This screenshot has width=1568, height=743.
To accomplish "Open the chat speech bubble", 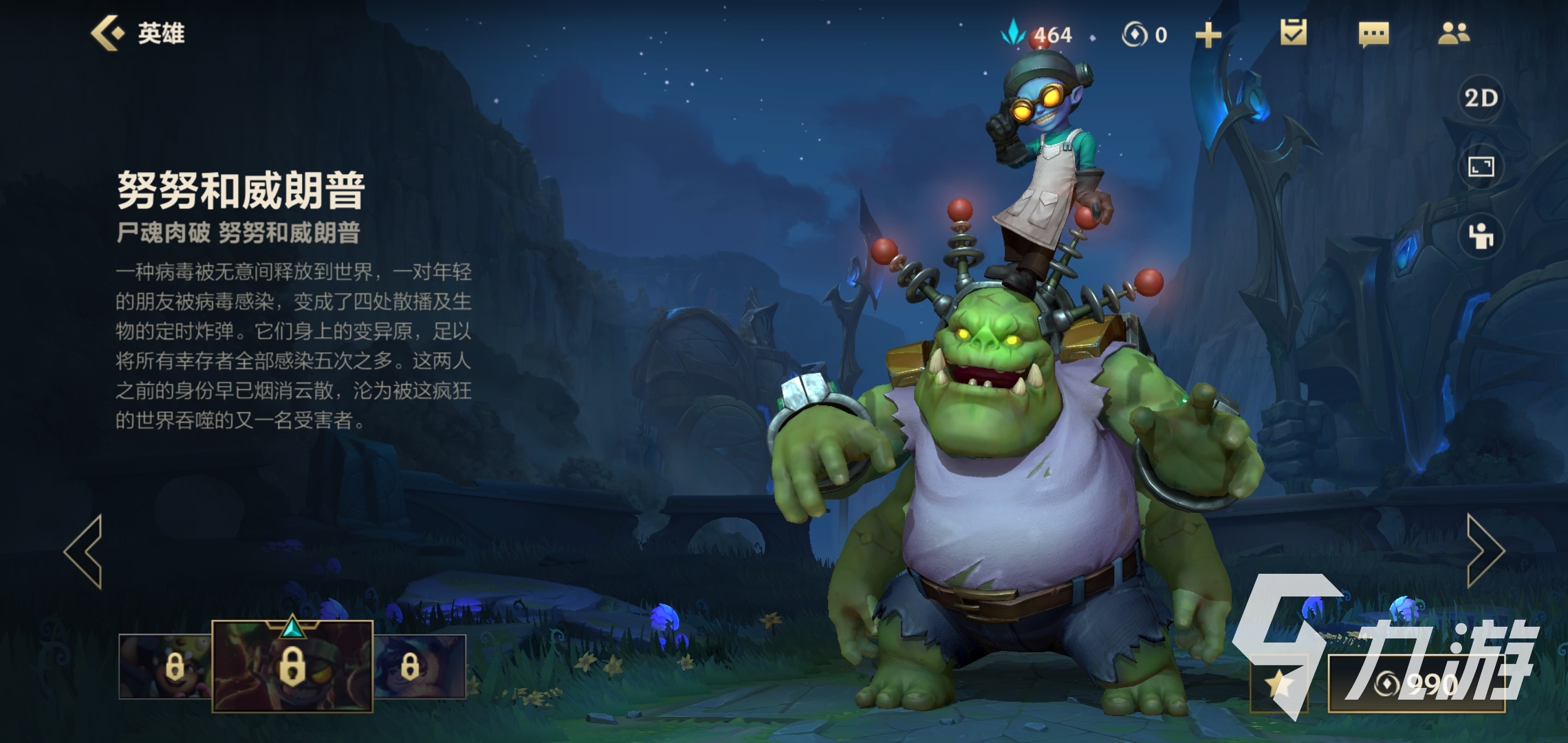I will click(x=1373, y=34).
